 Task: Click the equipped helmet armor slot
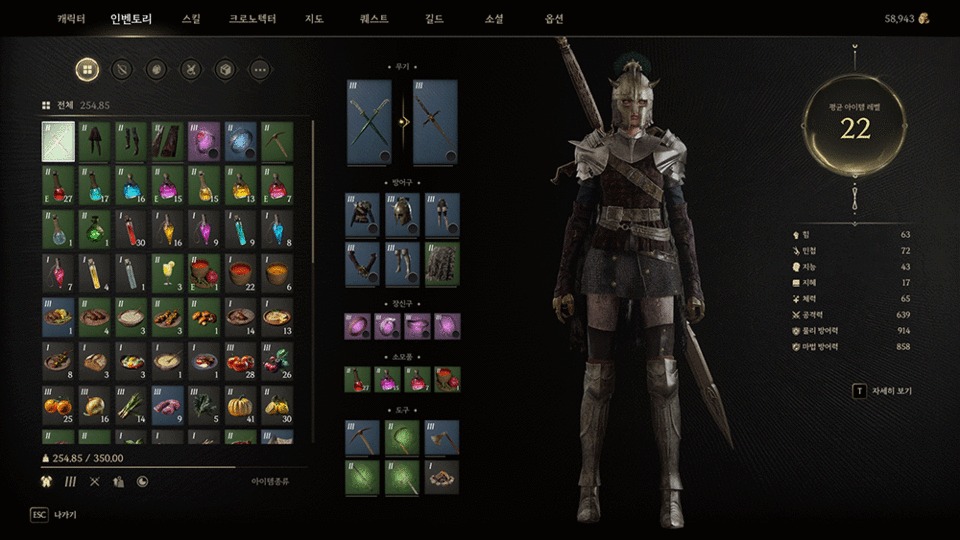pyautogui.click(x=405, y=215)
